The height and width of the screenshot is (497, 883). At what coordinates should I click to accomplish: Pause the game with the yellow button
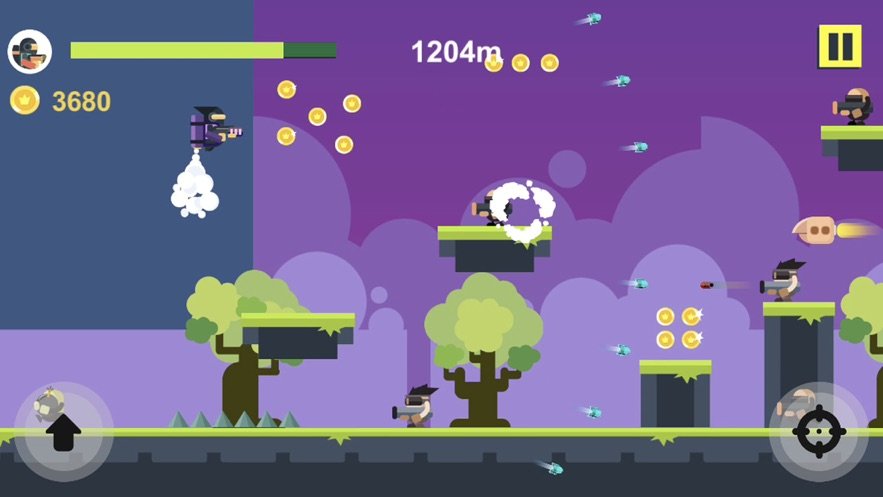pyautogui.click(x=839, y=46)
